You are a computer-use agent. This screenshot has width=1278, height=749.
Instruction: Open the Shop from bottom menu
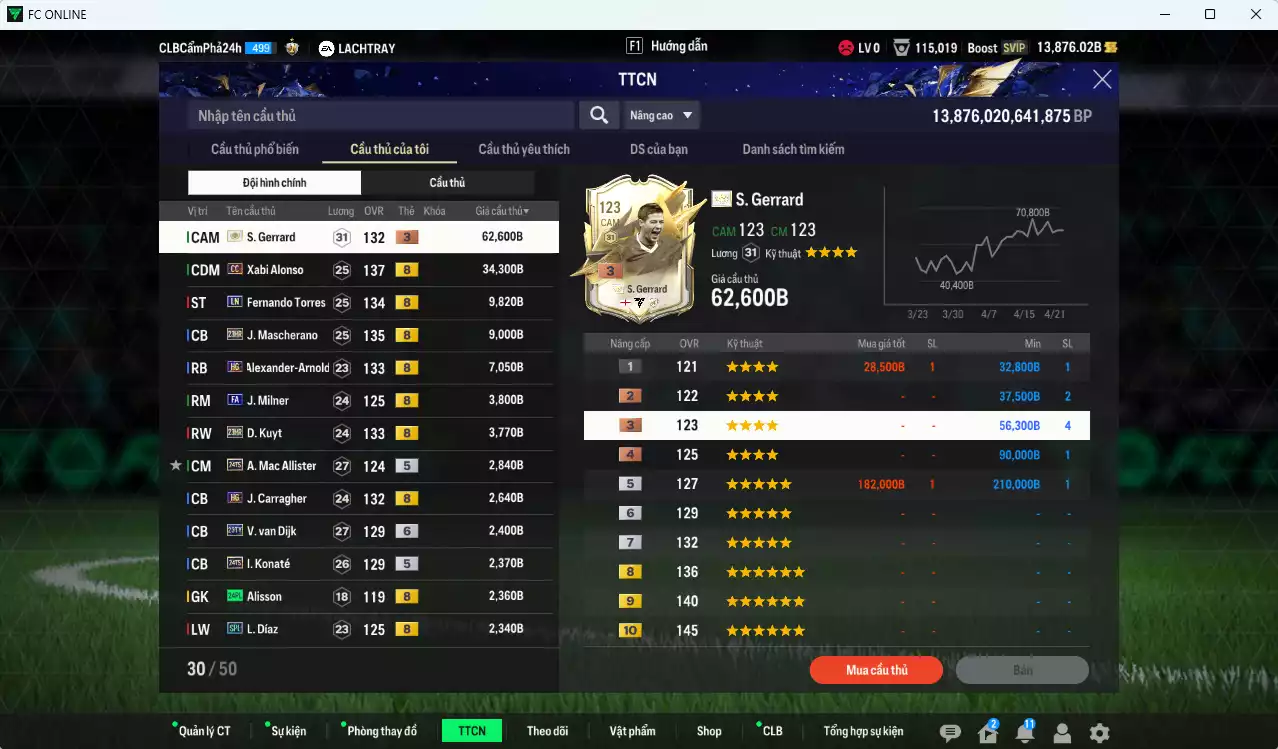click(709, 731)
